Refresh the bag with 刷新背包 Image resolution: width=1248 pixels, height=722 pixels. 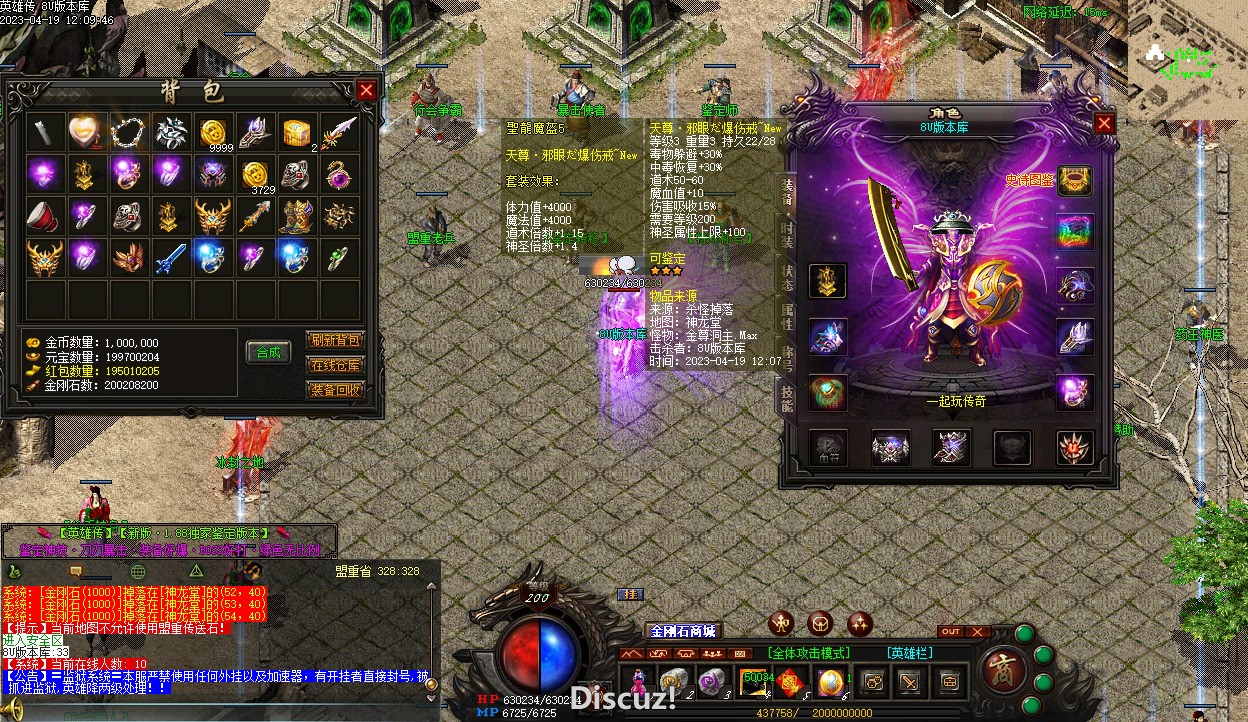tap(335, 340)
